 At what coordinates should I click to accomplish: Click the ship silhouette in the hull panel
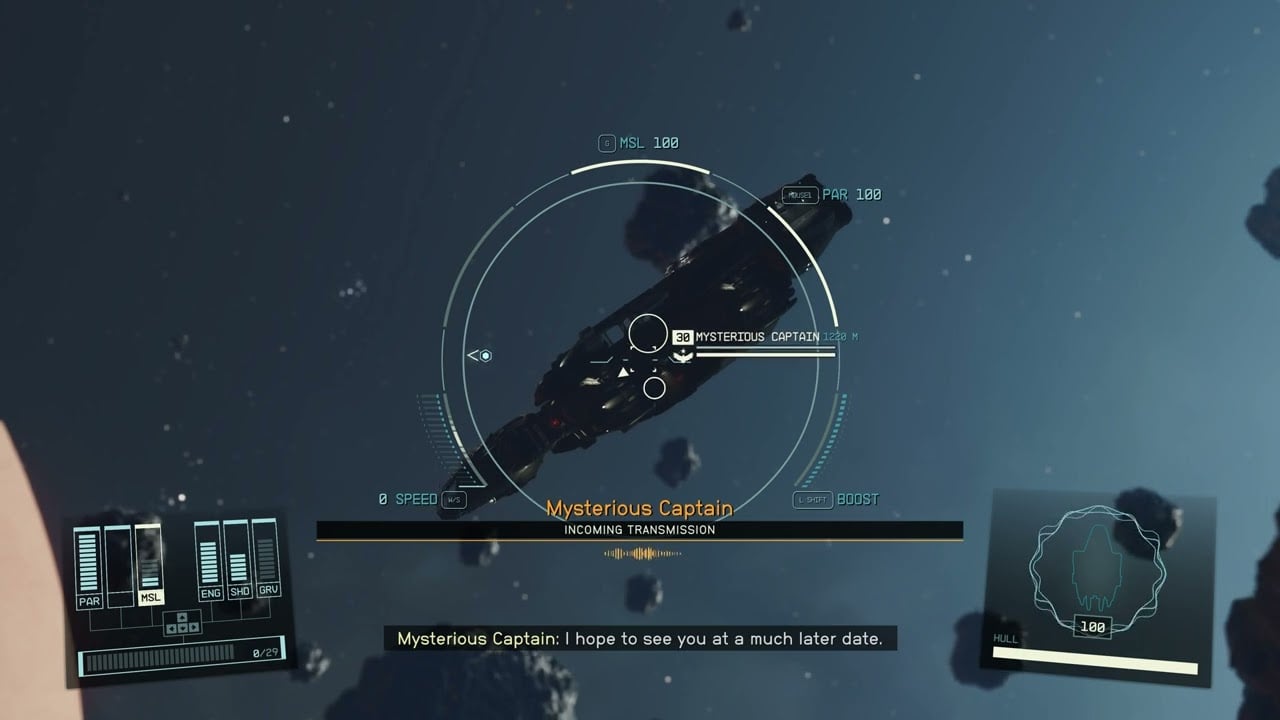coord(1097,565)
